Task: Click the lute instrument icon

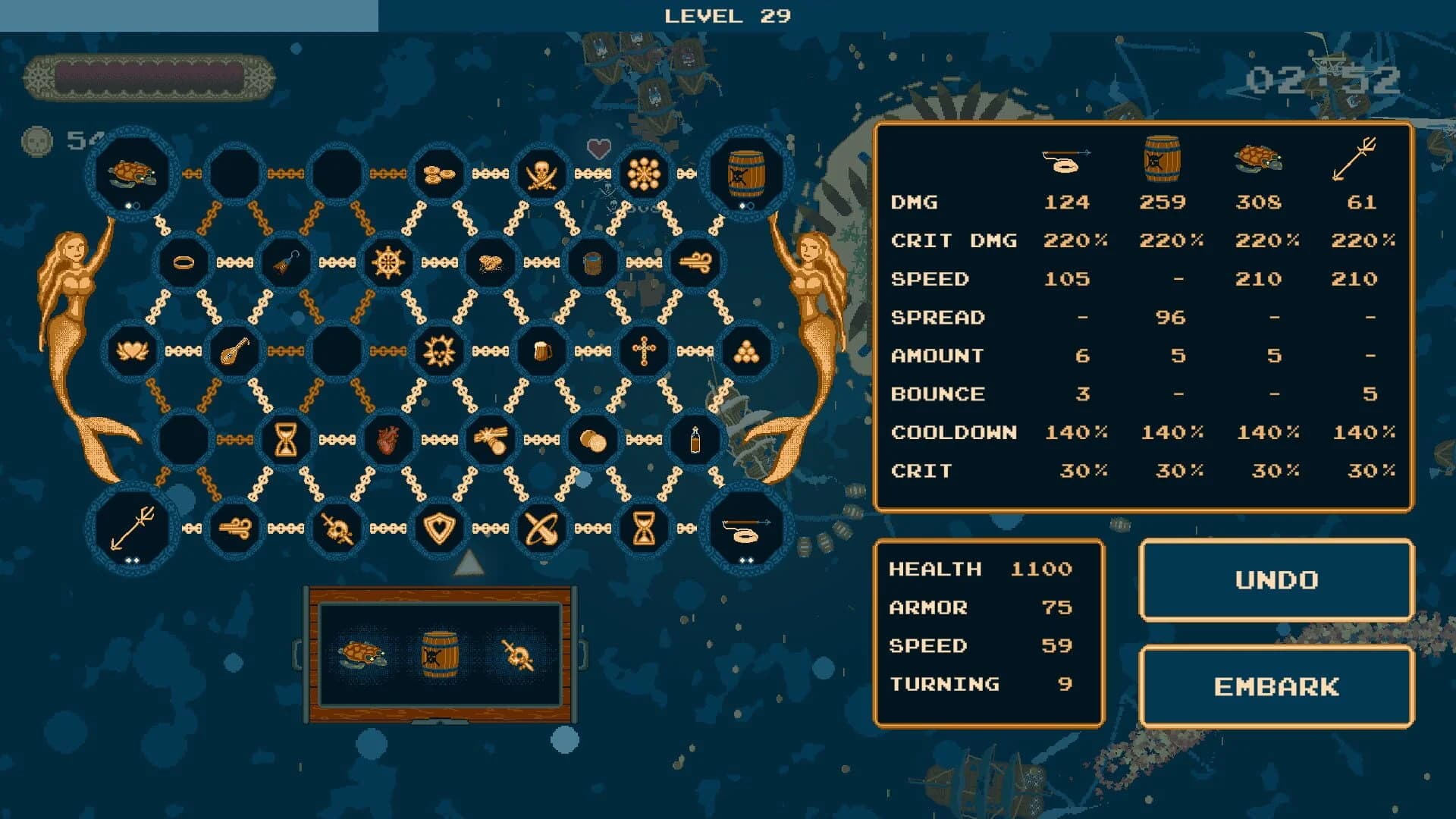Action: click(x=234, y=350)
